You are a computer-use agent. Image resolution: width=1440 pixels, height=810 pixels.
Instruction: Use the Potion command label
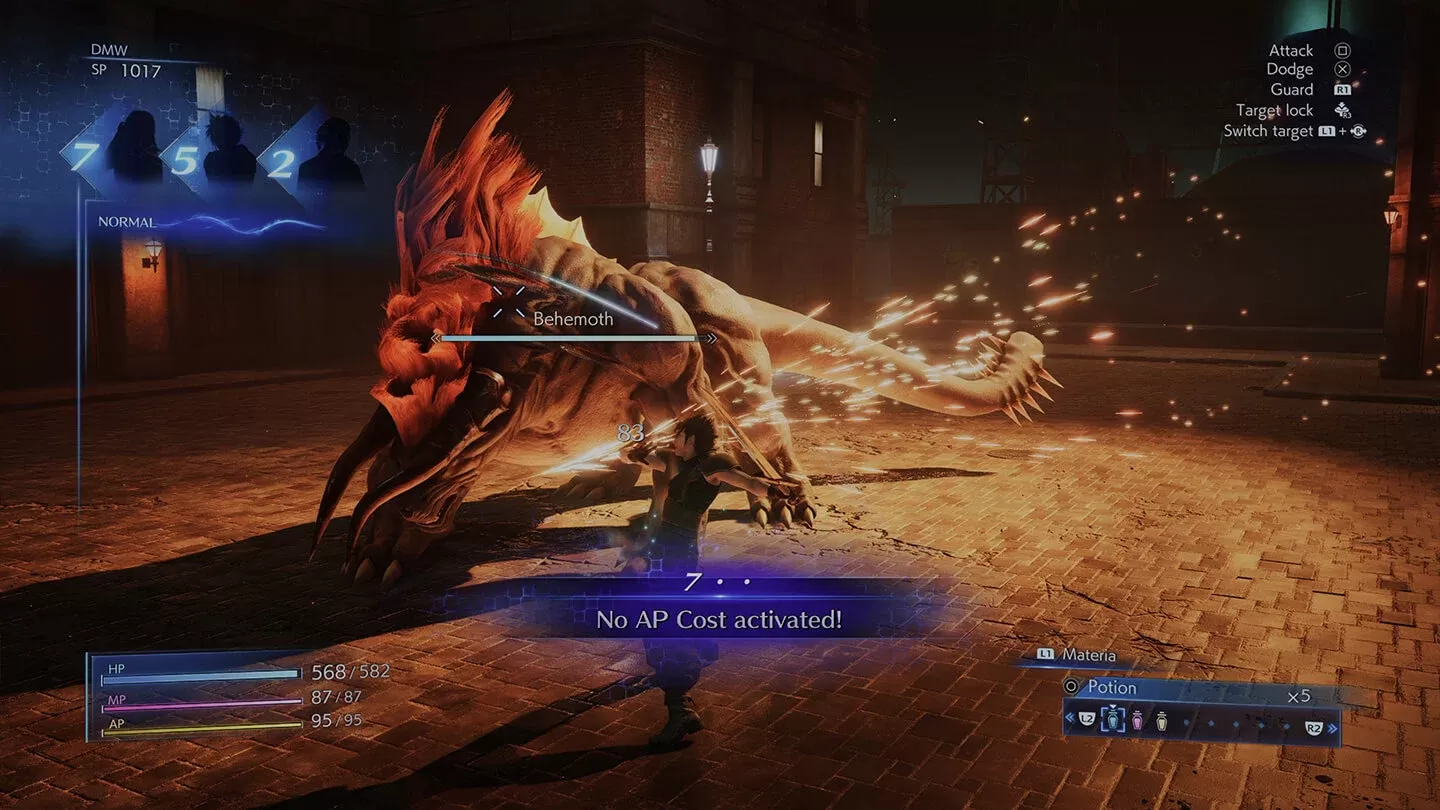click(x=1111, y=688)
